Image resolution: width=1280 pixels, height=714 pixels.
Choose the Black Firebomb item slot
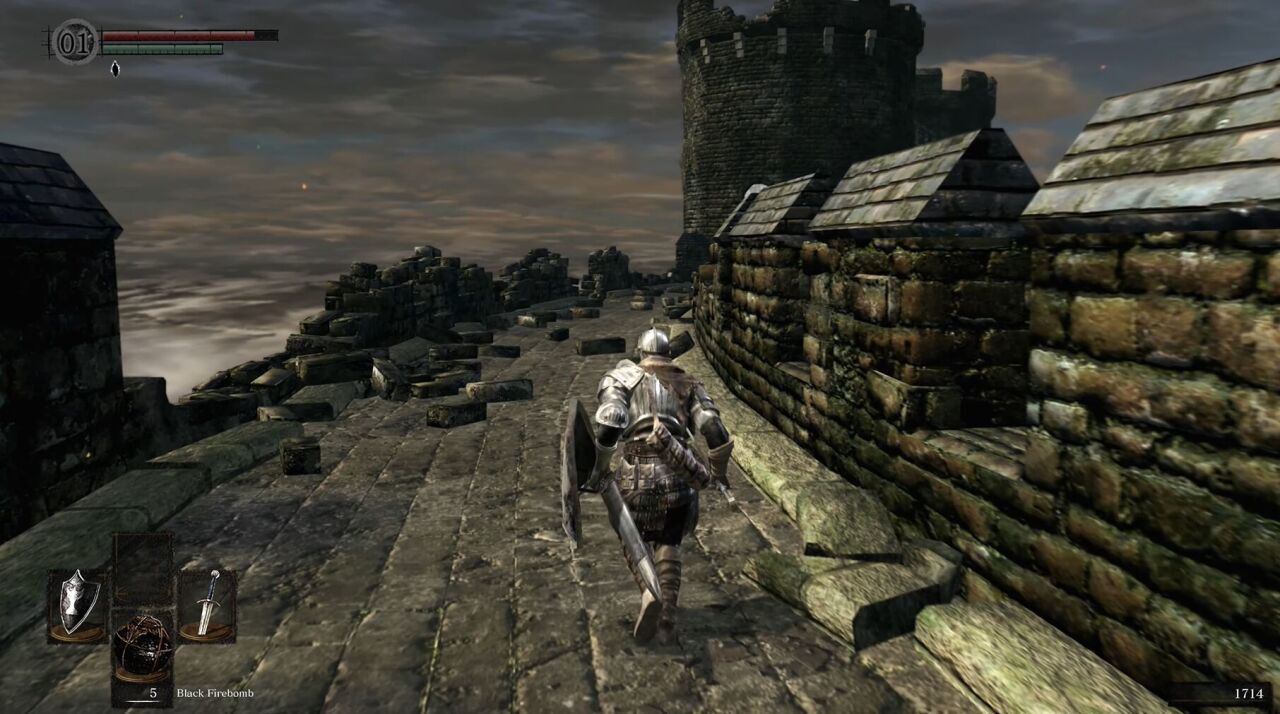[x=141, y=645]
